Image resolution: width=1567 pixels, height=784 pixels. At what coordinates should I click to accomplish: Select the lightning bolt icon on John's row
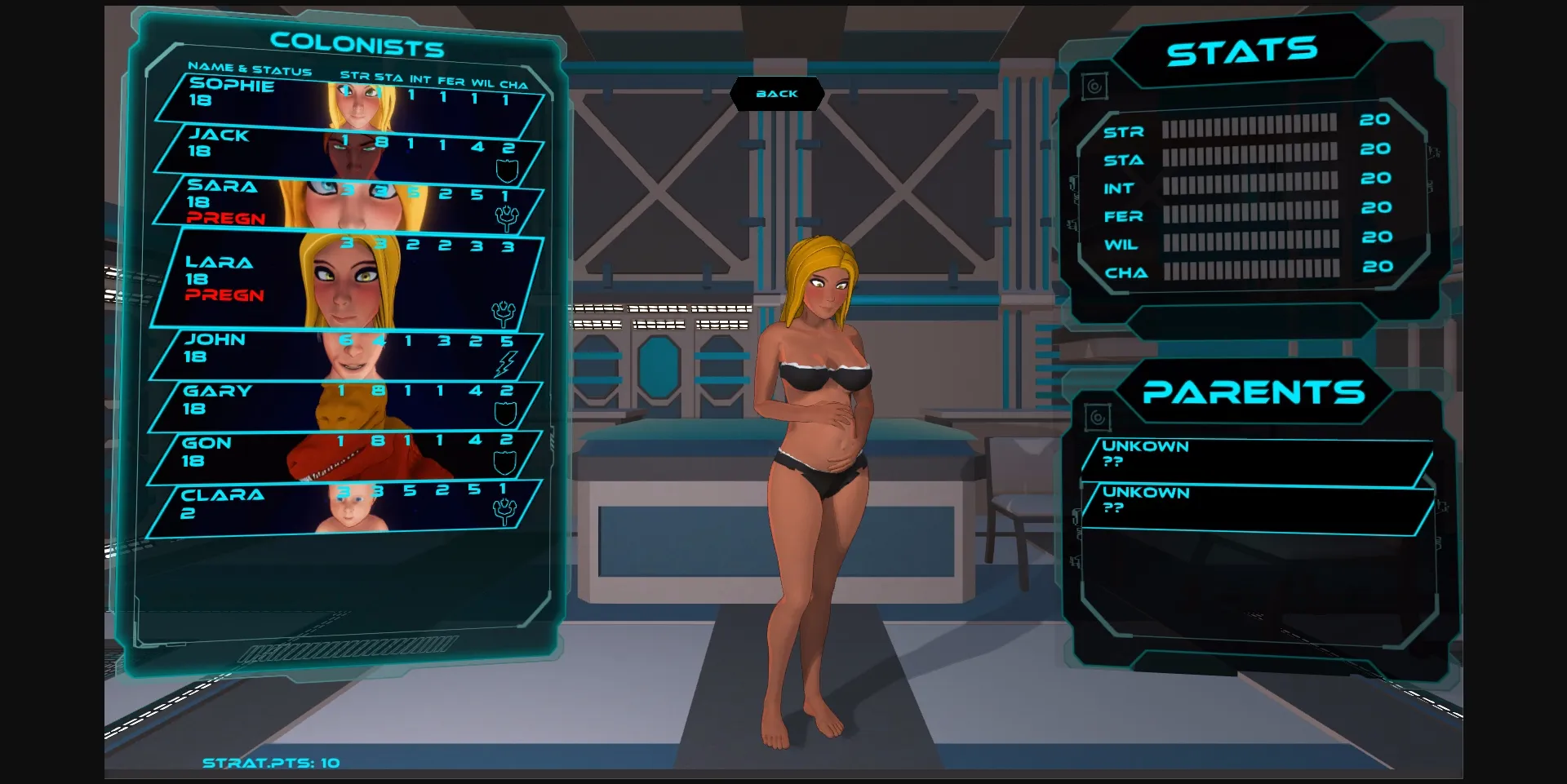508,365
